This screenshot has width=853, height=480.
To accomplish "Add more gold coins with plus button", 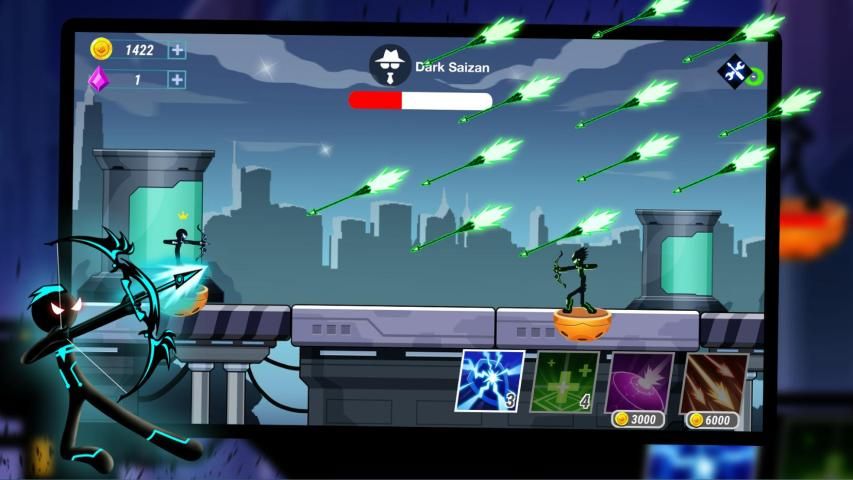I will point(177,50).
